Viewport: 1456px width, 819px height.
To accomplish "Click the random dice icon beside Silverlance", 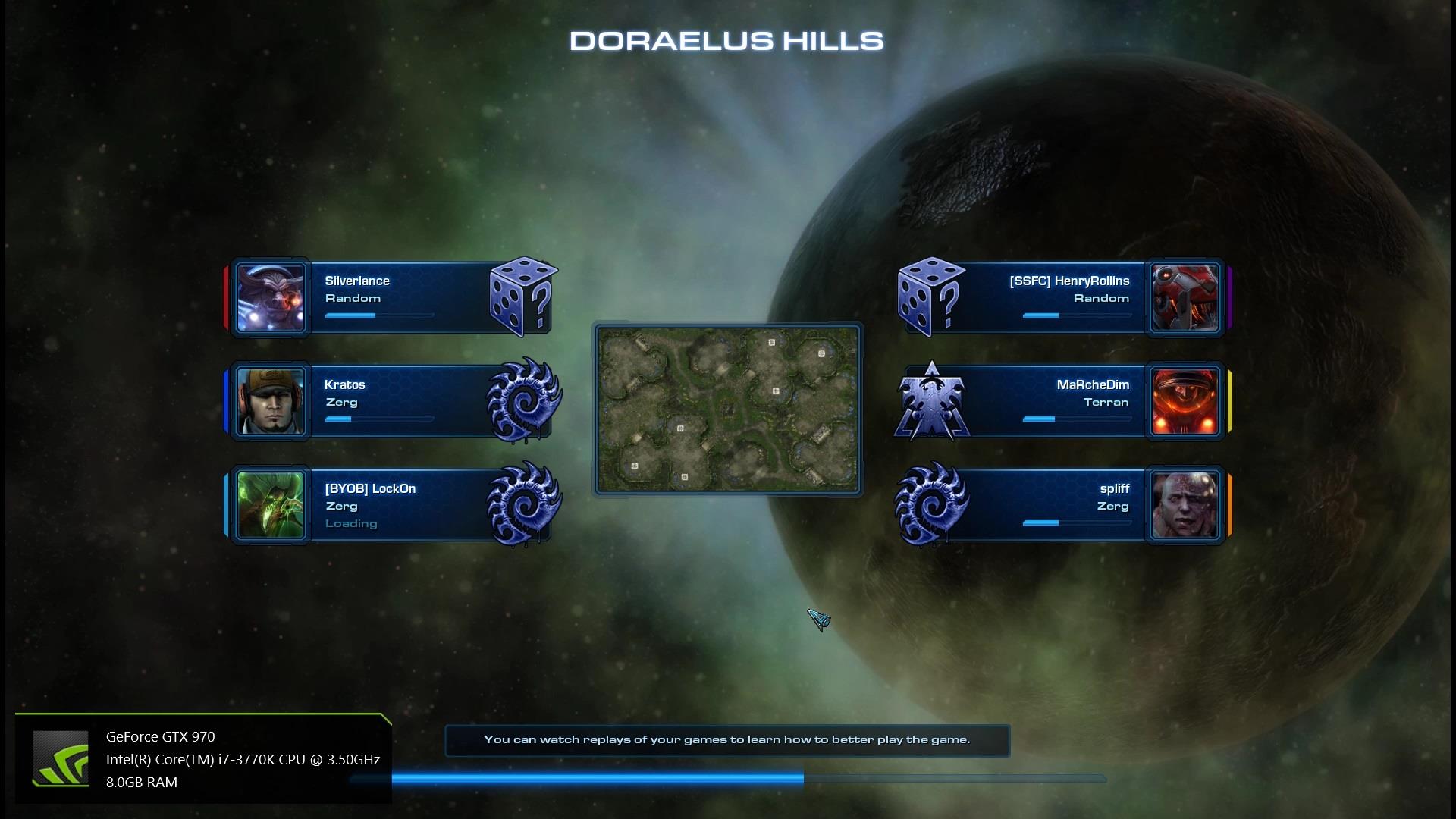I will pos(522,297).
